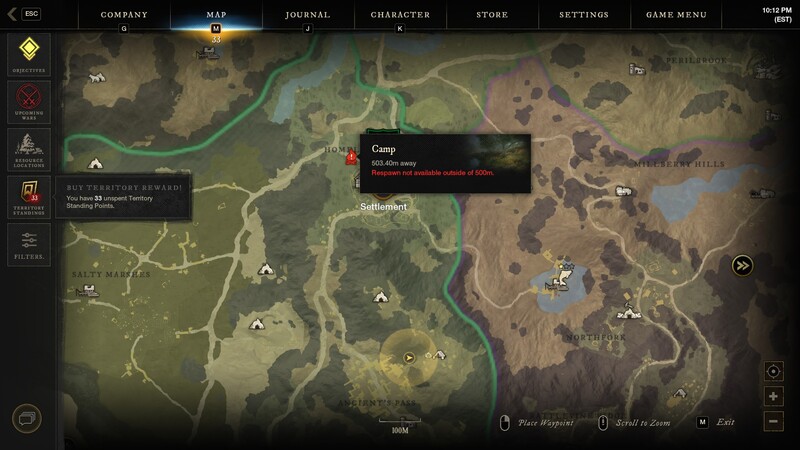Show the Objectives panel
Viewport: 800px width, 450px height.
tap(28, 54)
